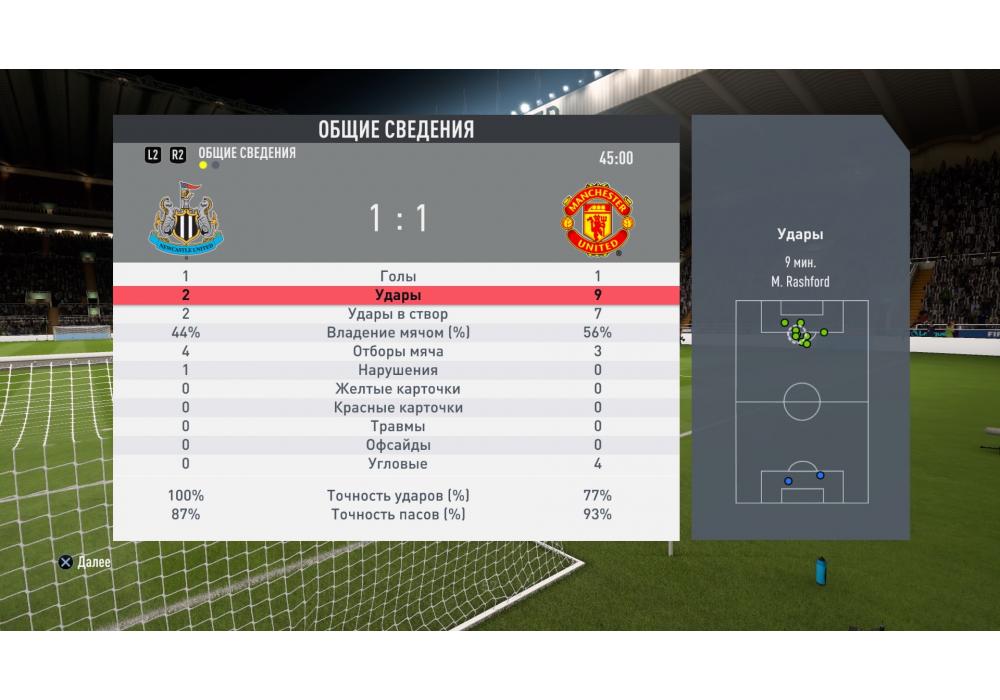Click the shot map pitch diagram
1000x700 pixels.
[x=802, y=402]
